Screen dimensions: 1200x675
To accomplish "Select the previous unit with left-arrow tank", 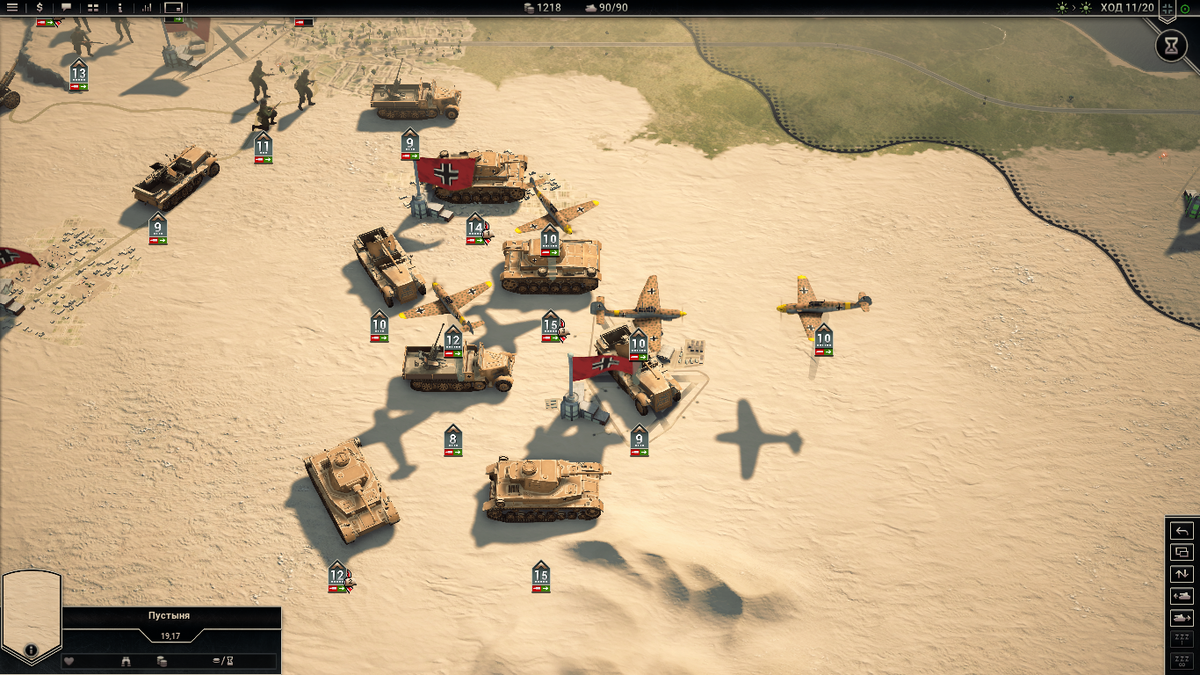I will [1182, 596].
